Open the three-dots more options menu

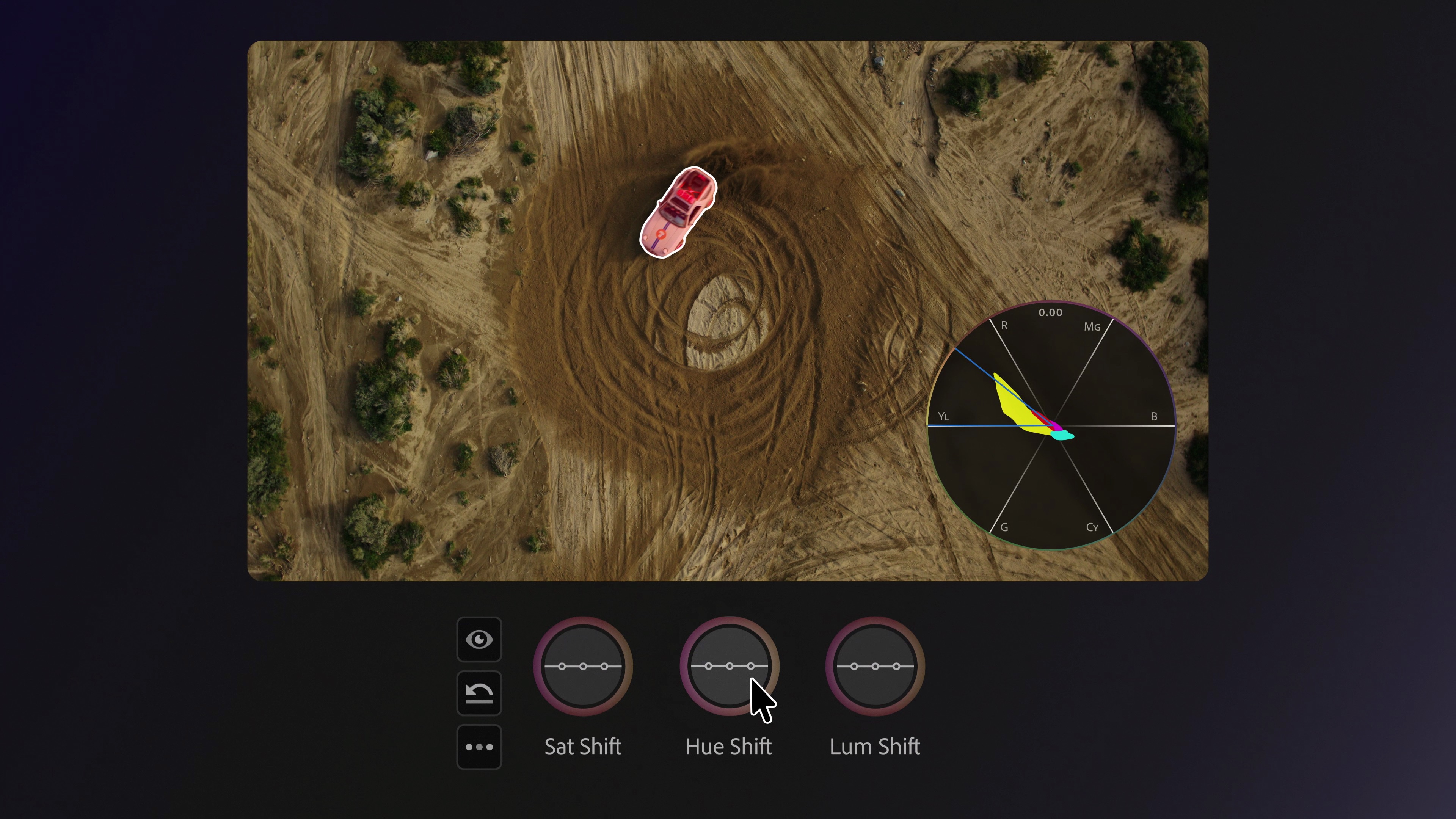(479, 747)
